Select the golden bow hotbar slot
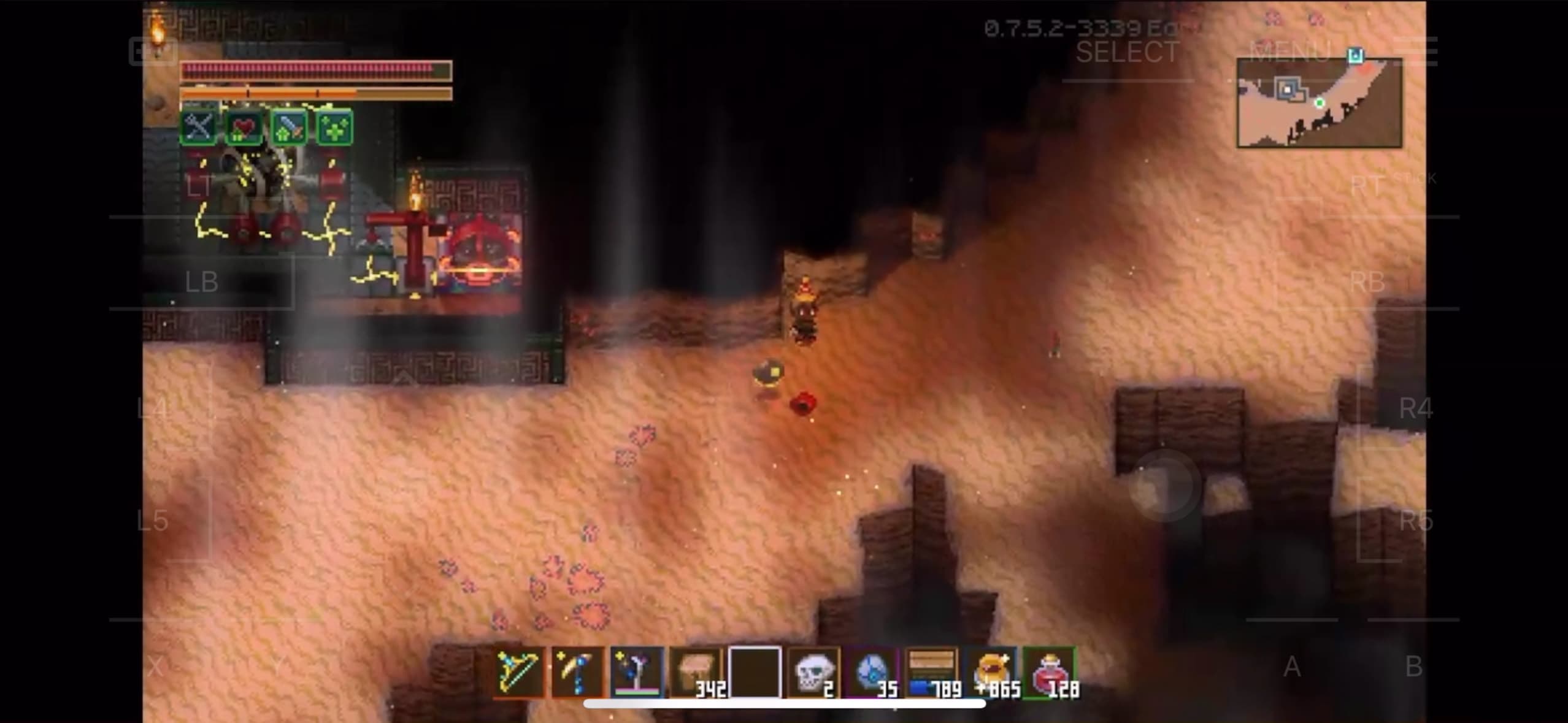 [x=519, y=672]
